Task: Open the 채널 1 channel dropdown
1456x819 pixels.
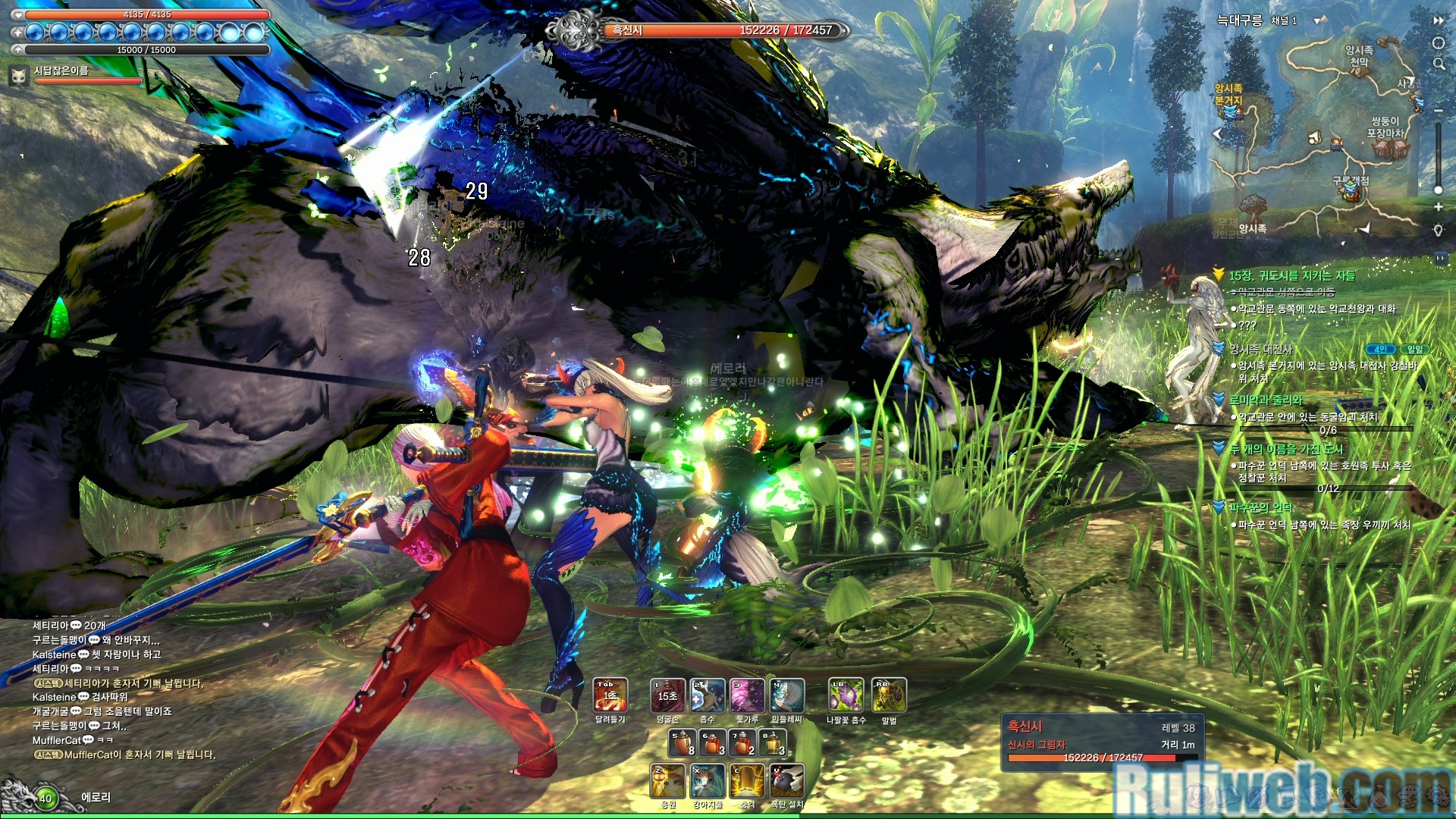Action: pyautogui.click(x=1320, y=20)
